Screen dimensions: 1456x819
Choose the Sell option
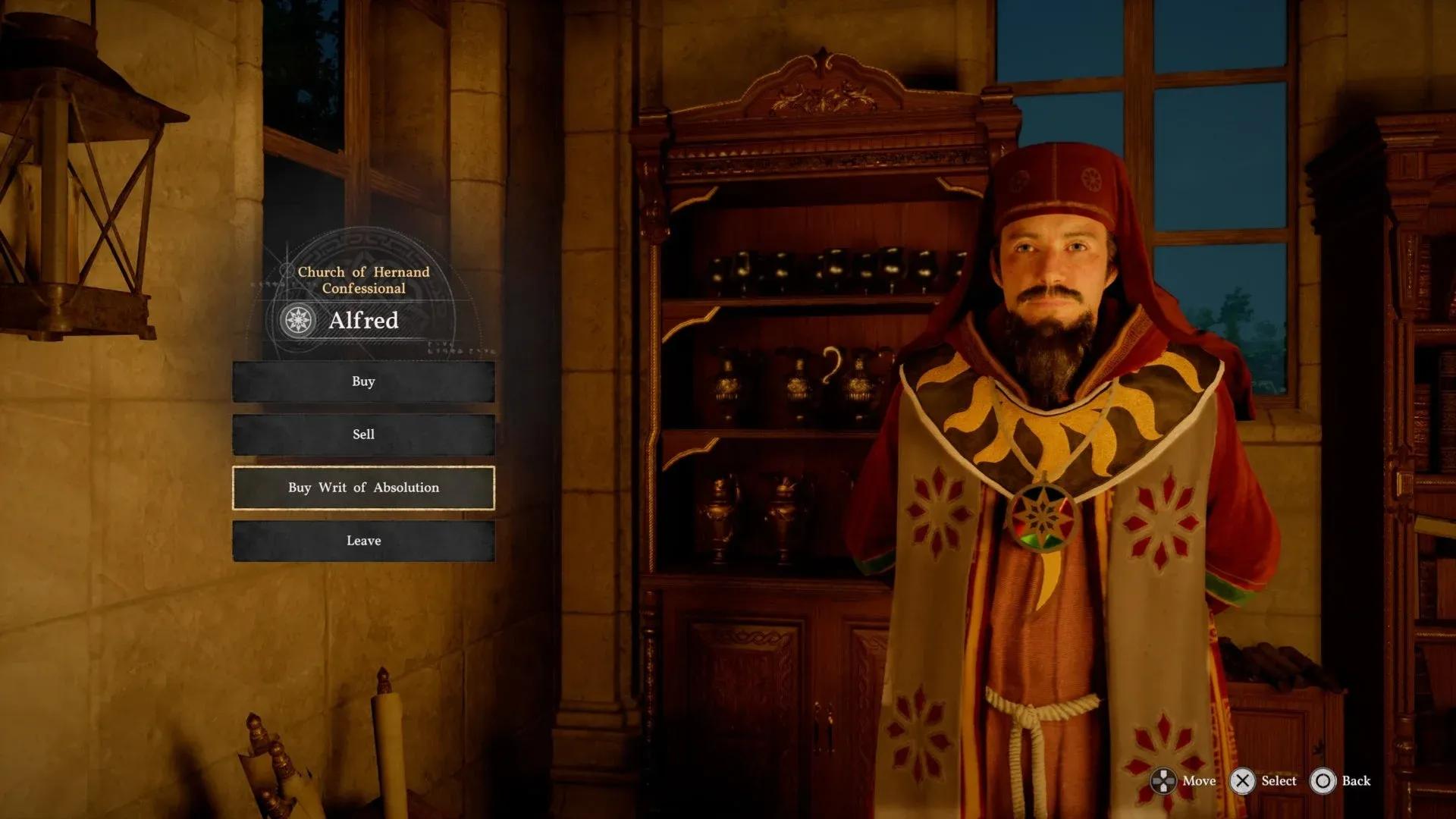[363, 435]
